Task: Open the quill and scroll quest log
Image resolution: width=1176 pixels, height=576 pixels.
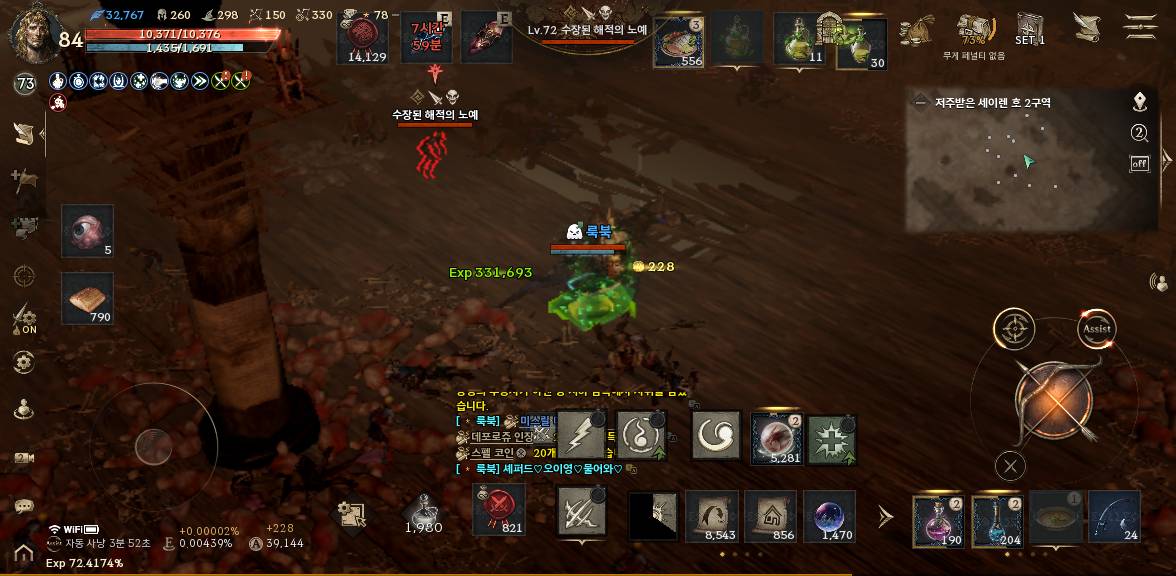Action: (1087, 26)
